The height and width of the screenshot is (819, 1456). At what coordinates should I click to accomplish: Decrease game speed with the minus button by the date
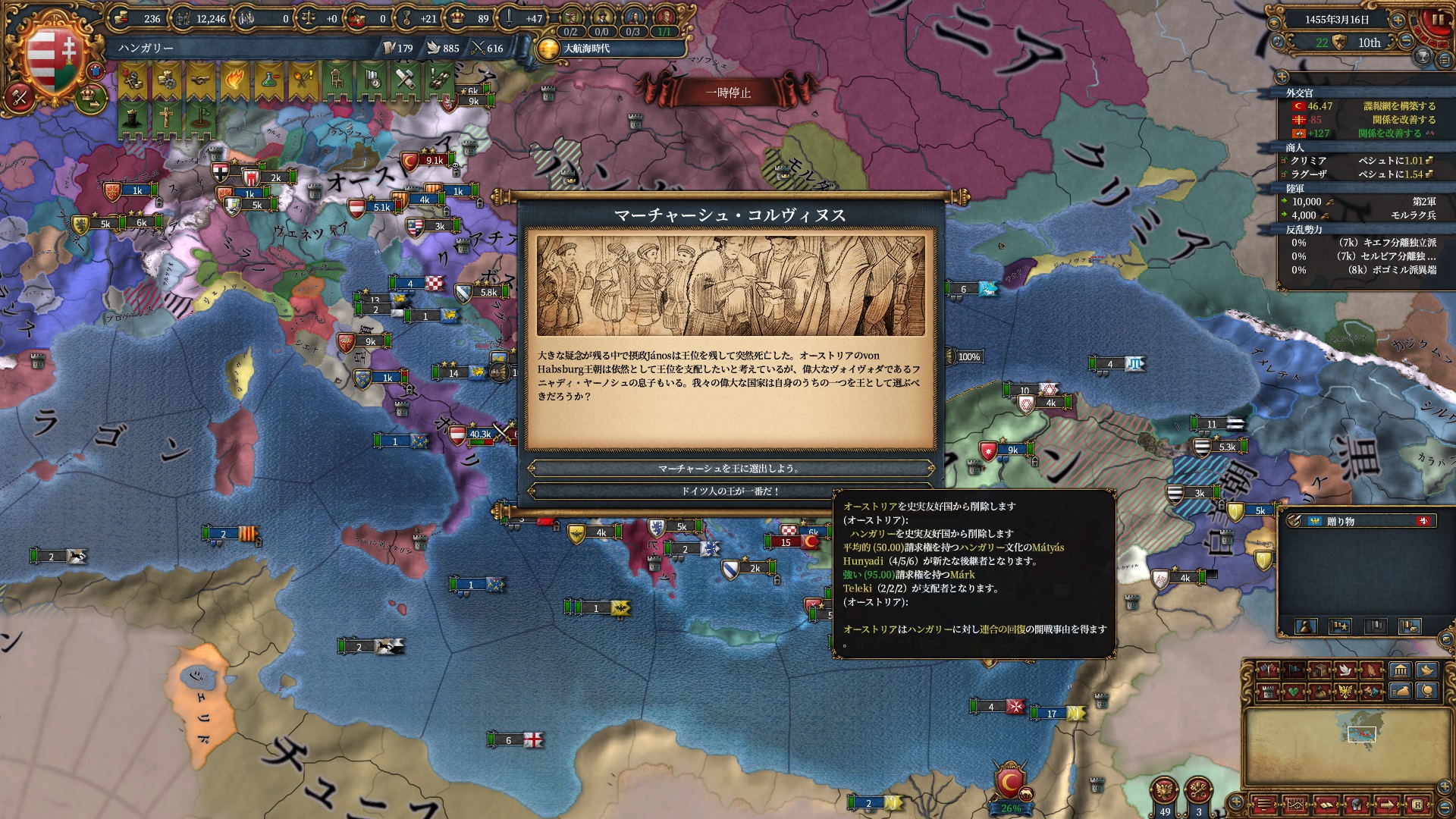click(1406, 42)
